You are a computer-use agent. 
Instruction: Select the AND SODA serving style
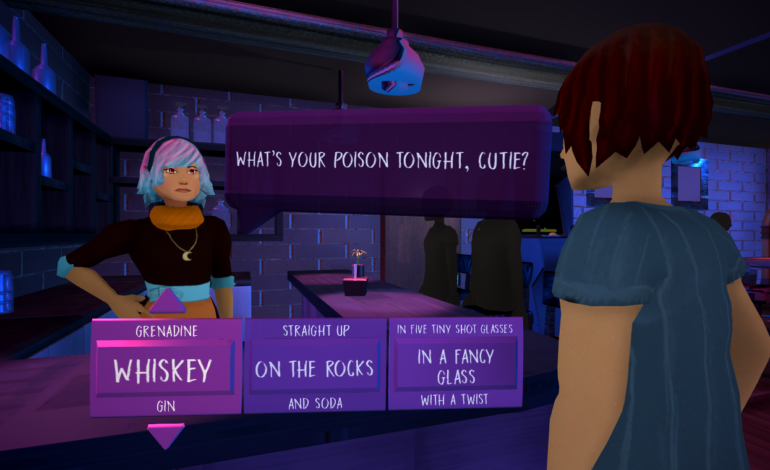coord(314,403)
